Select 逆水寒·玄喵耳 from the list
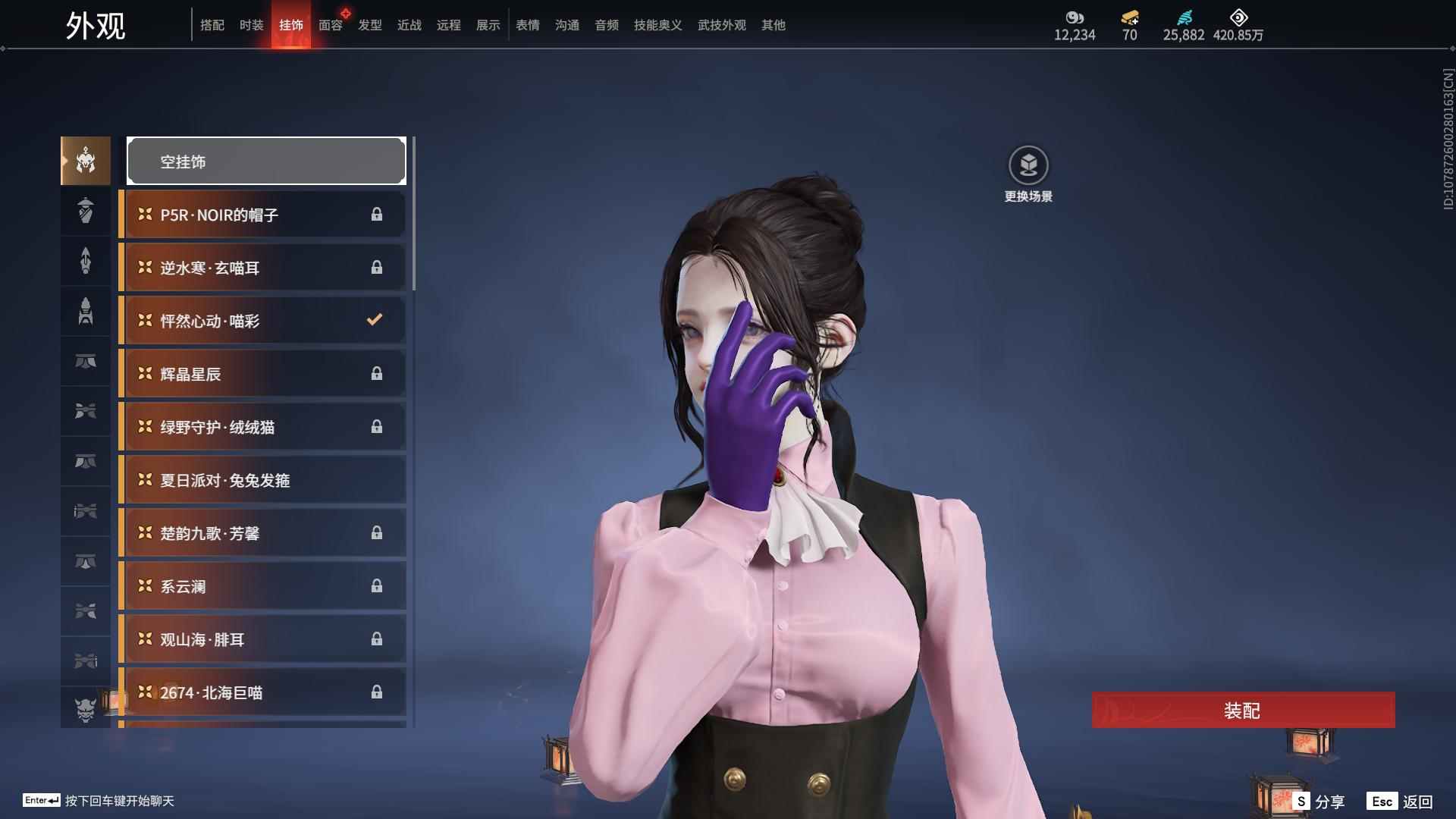This screenshot has height=819, width=1456. tap(262, 268)
